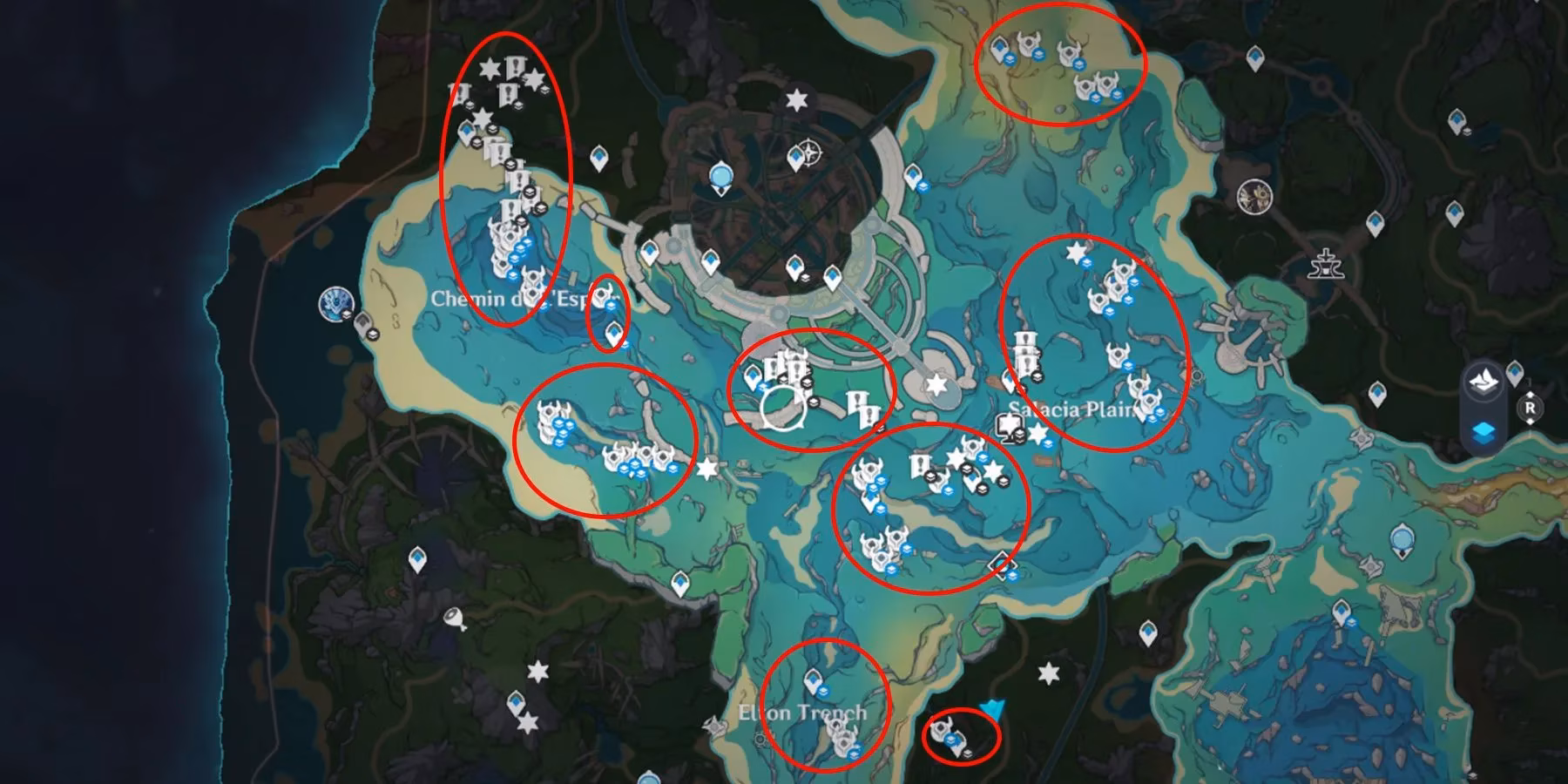Image resolution: width=1568 pixels, height=784 pixels.
Task: Open the domain icon in the northeast
Action: (x=1254, y=195)
